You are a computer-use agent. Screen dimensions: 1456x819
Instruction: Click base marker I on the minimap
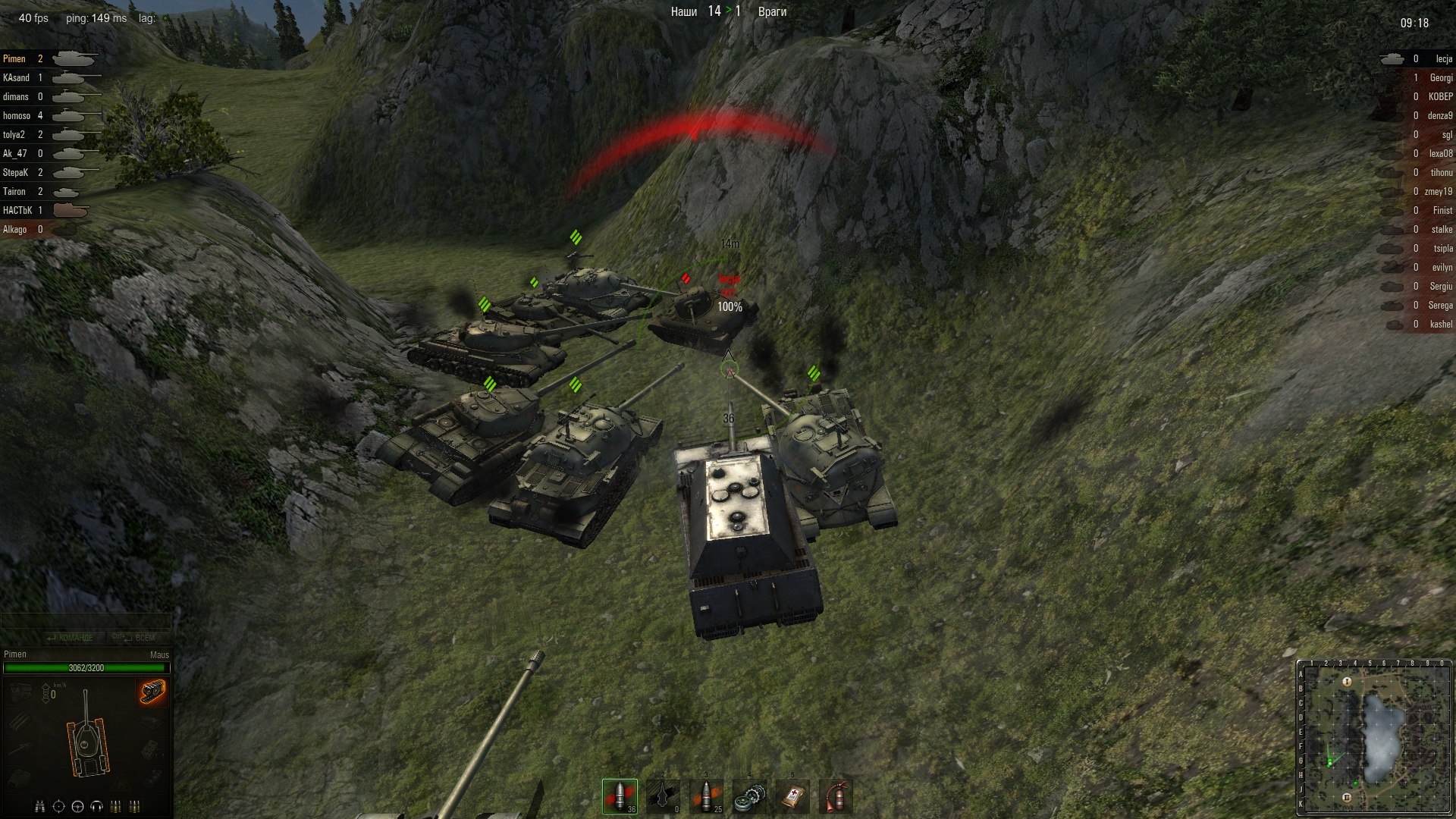click(1347, 682)
